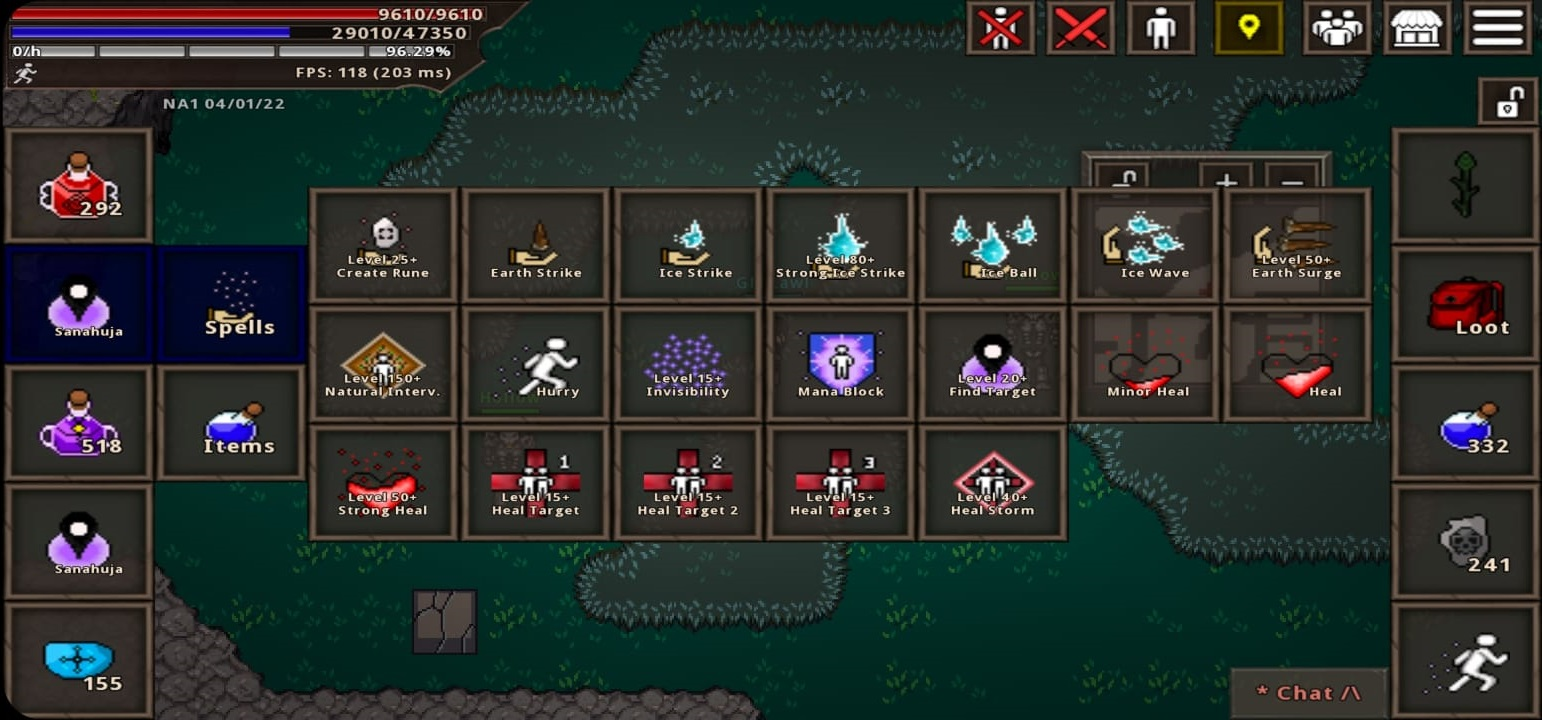Image resolution: width=1542 pixels, height=720 pixels.
Task: Switch to the Spells tab
Action: (x=232, y=304)
